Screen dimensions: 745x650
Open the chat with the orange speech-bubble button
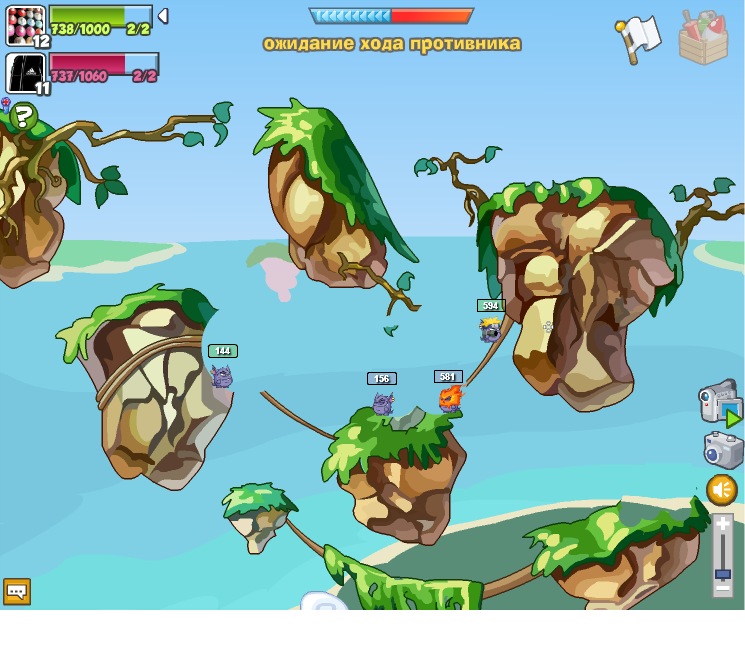[16, 592]
